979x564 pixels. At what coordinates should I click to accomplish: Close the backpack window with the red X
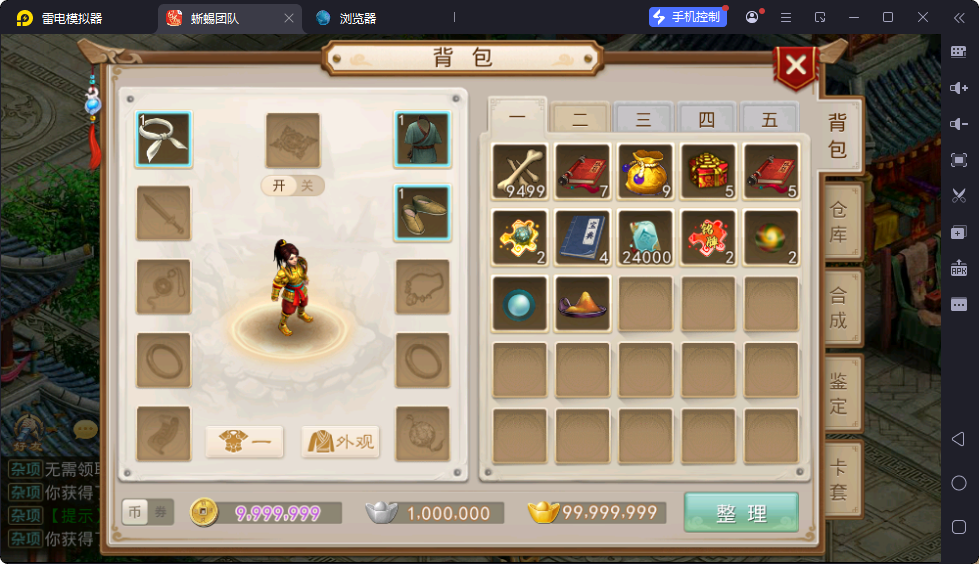click(796, 66)
